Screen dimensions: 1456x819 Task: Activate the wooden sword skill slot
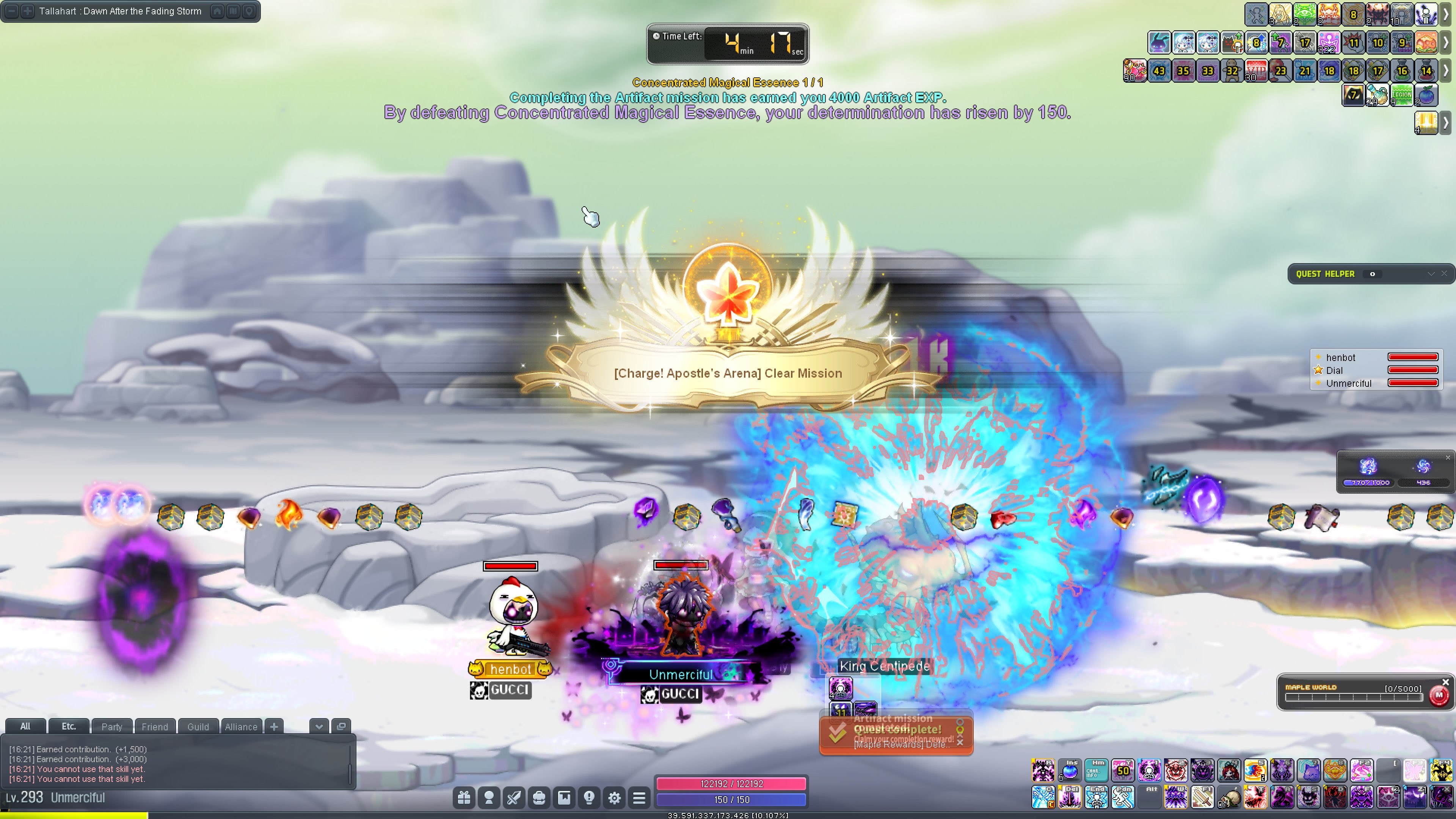1202,797
